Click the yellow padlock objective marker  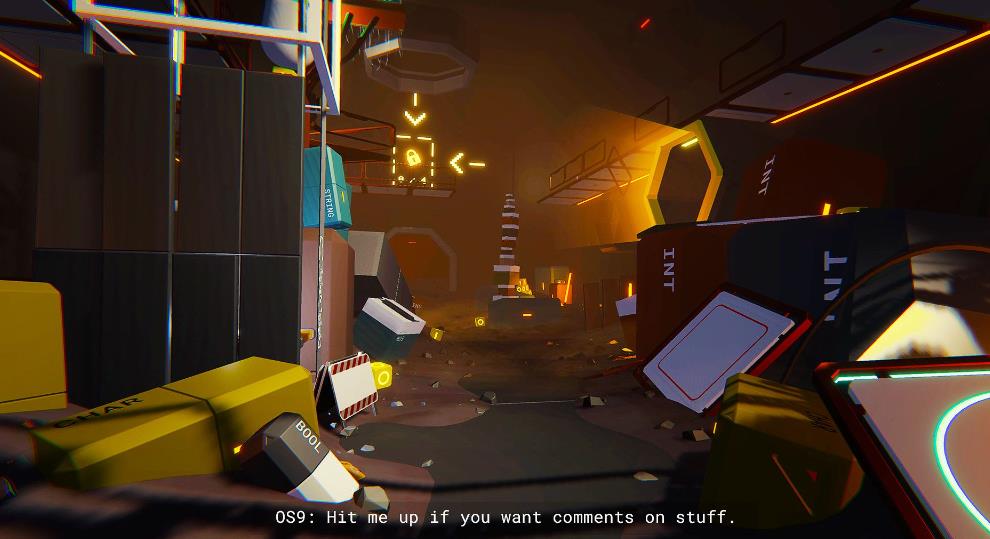[x=412, y=158]
